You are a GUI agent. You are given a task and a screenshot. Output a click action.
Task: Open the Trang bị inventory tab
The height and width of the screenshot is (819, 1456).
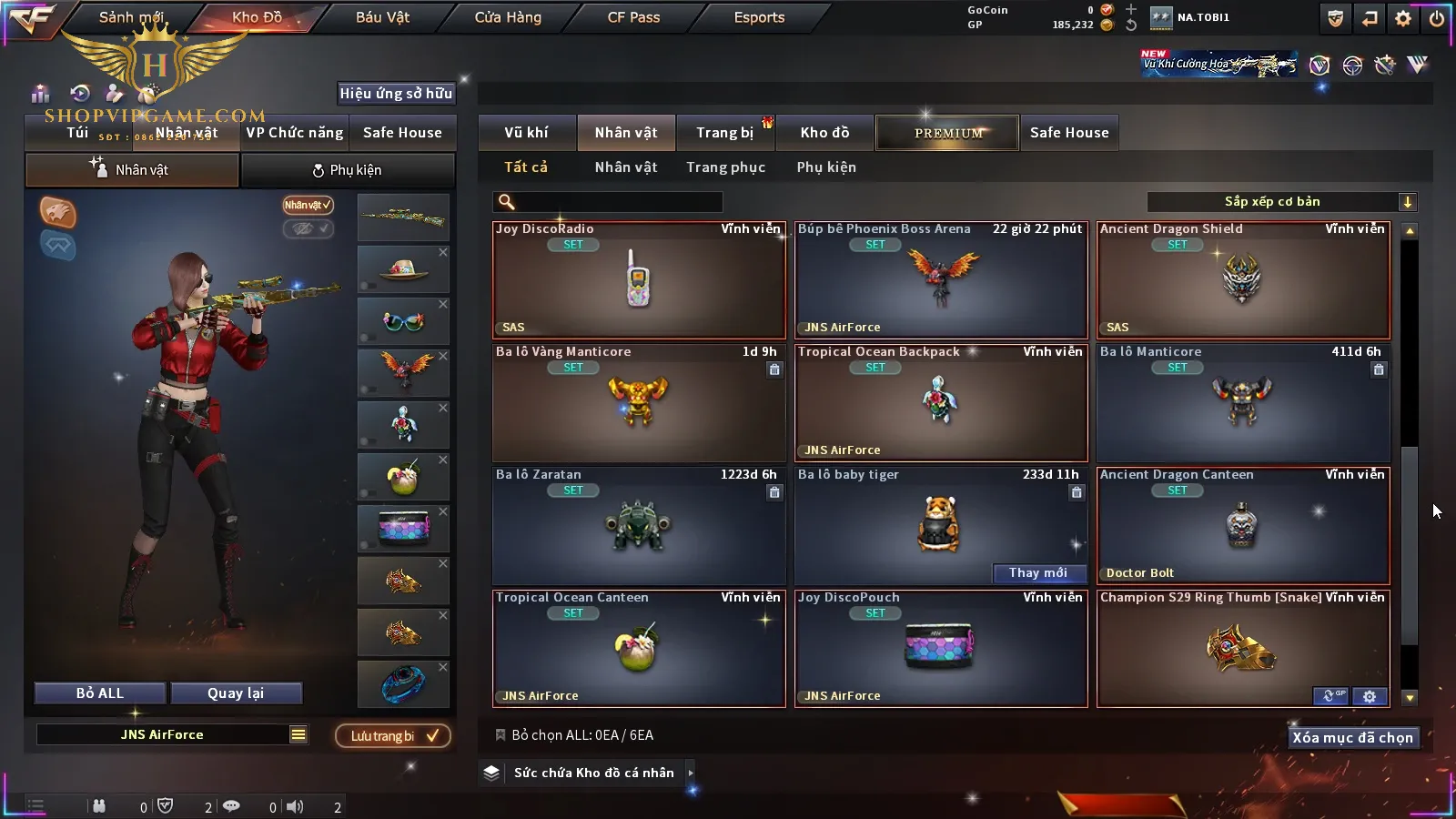coord(724,133)
